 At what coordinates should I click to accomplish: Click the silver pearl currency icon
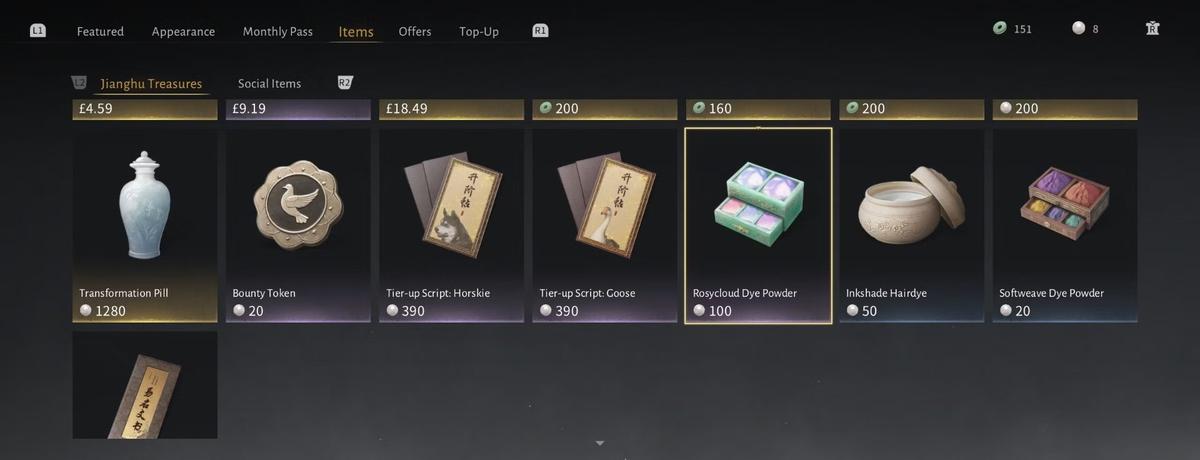tap(1078, 29)
